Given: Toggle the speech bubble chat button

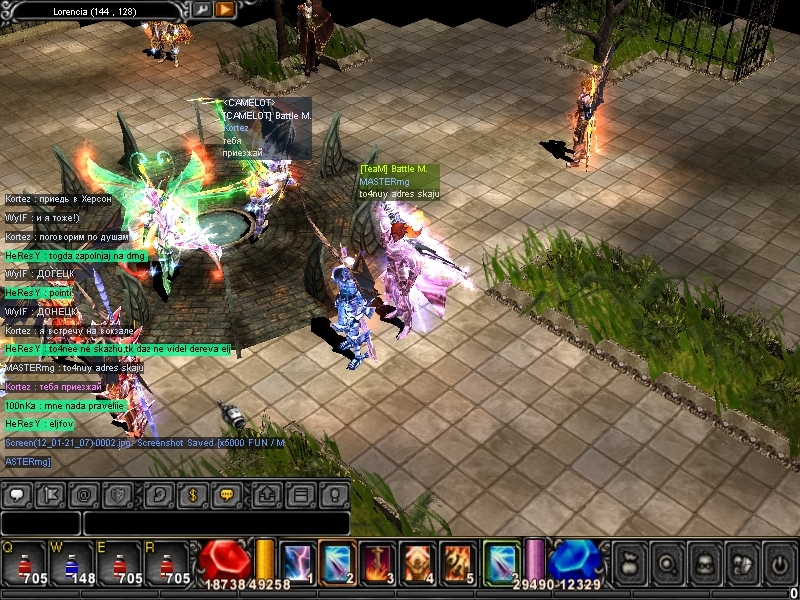Looking at the screenshot, I should point(19,494).
